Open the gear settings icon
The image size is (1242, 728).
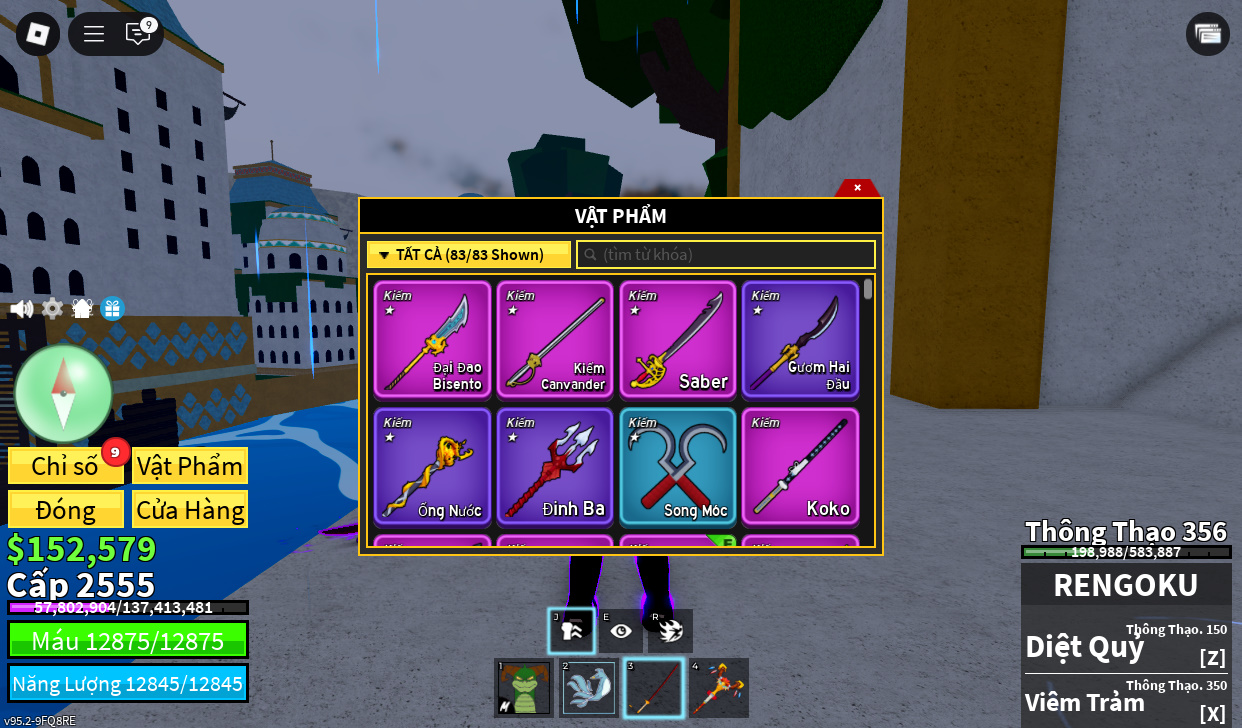click(x=52, y=309)
